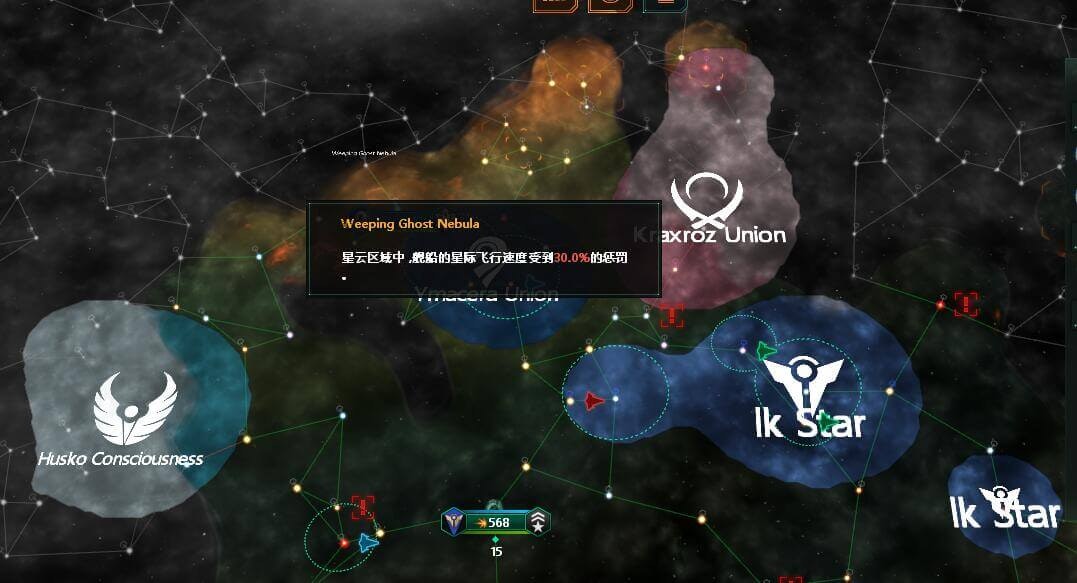Select the fleet banner showing 568 power
Image resolution: width=1077 pixels, height=583 pixels.
(x=497, y=522)
